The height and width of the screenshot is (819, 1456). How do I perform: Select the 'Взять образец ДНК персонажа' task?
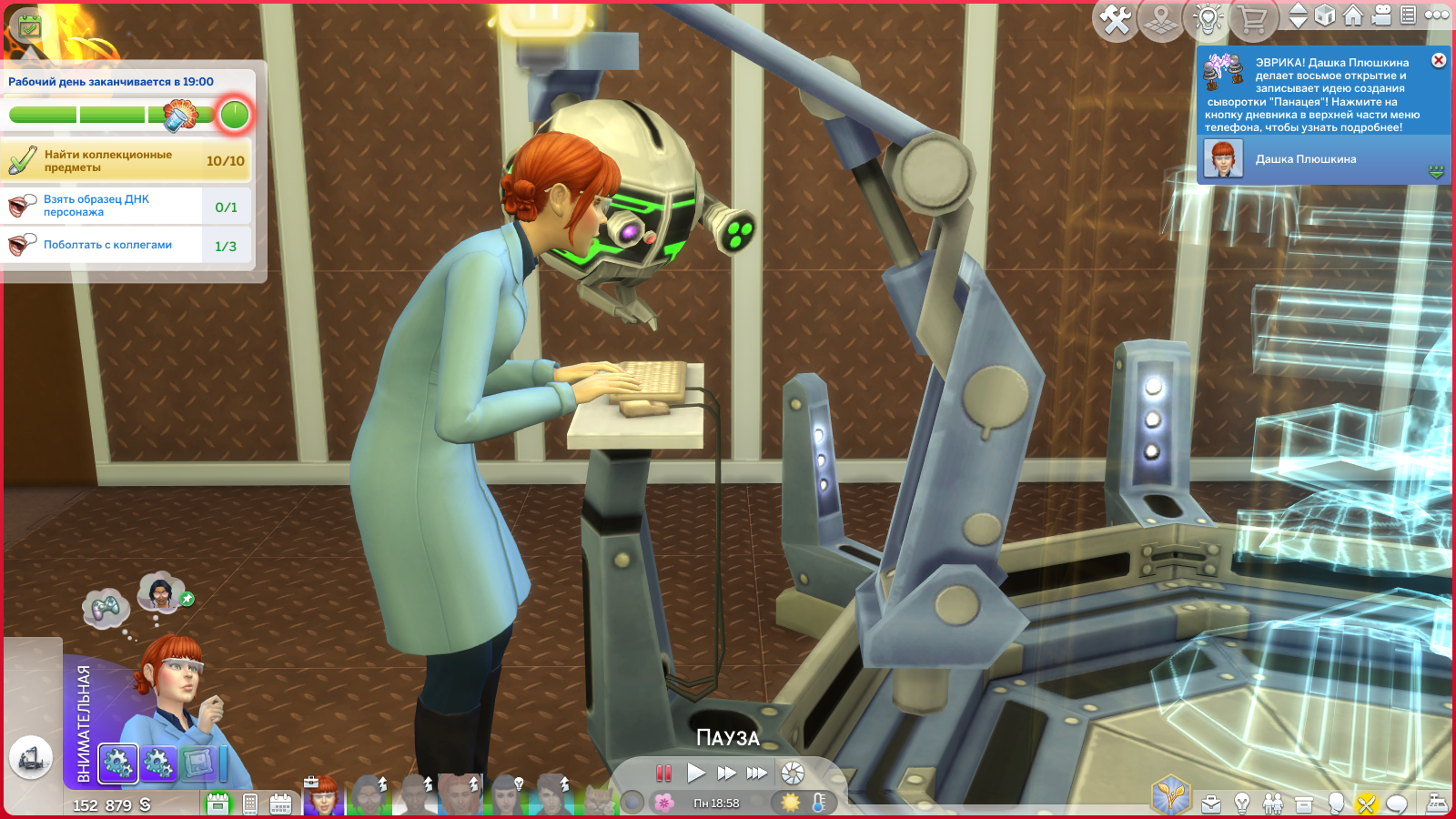pyautogui.click(x=102, y=206)
